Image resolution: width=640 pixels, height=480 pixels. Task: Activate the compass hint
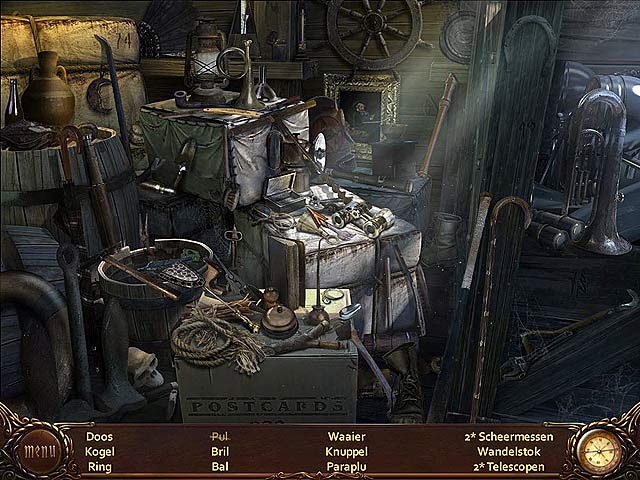(602, 449)
